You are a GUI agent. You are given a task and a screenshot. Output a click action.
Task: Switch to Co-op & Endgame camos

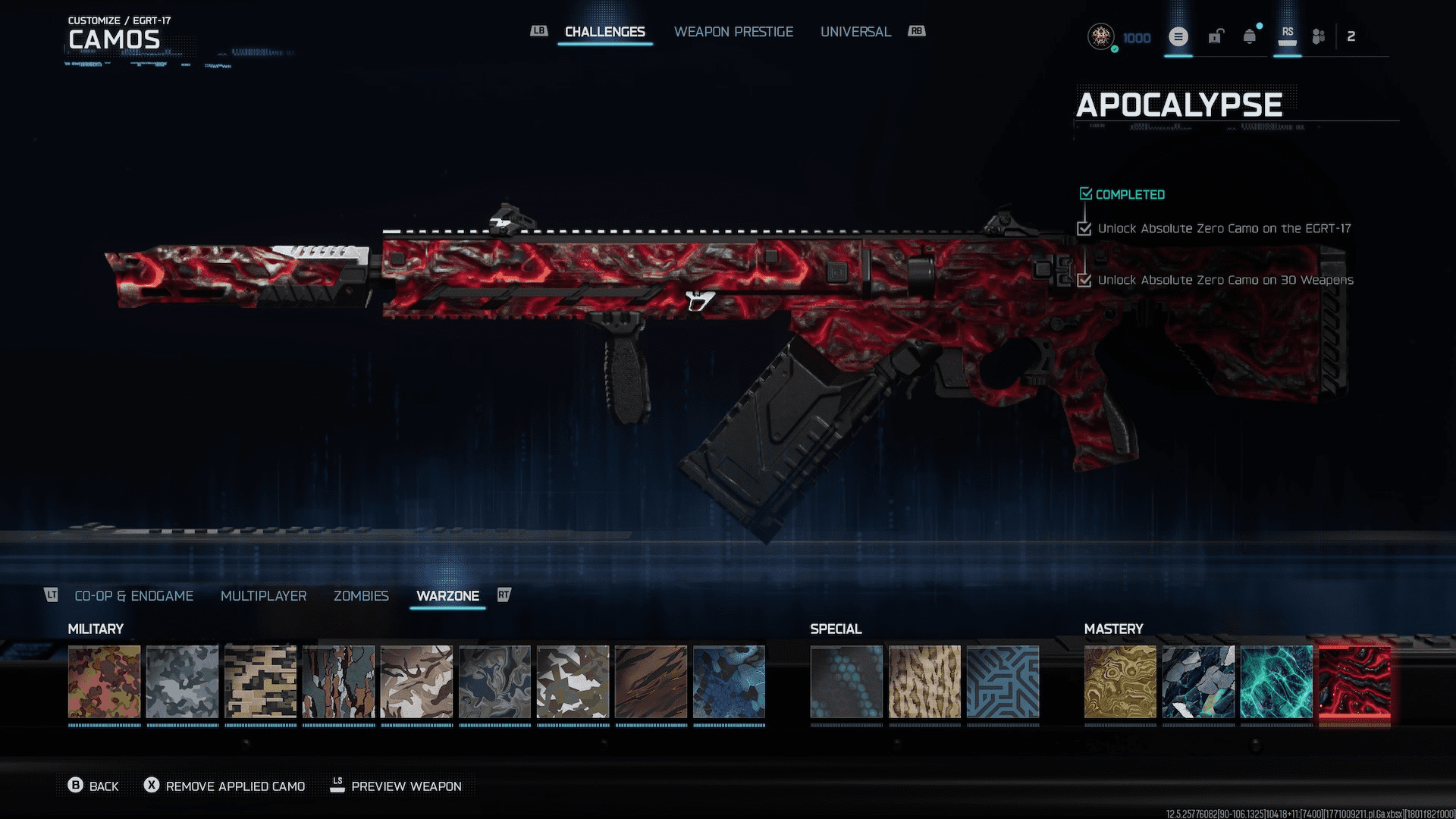133,596
